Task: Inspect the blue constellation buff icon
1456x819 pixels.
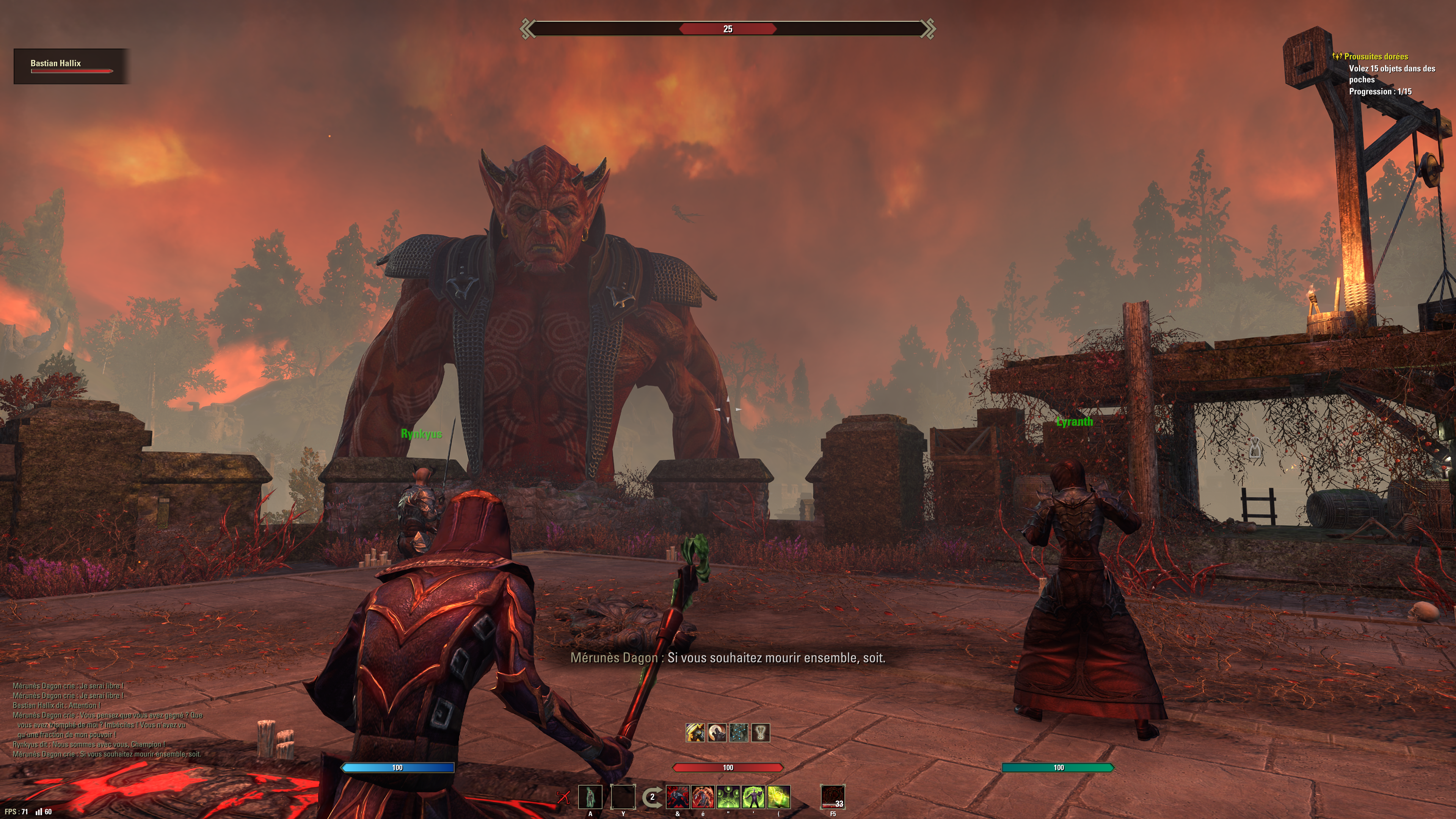Action: pyautogui.click(x=739, y=733)
